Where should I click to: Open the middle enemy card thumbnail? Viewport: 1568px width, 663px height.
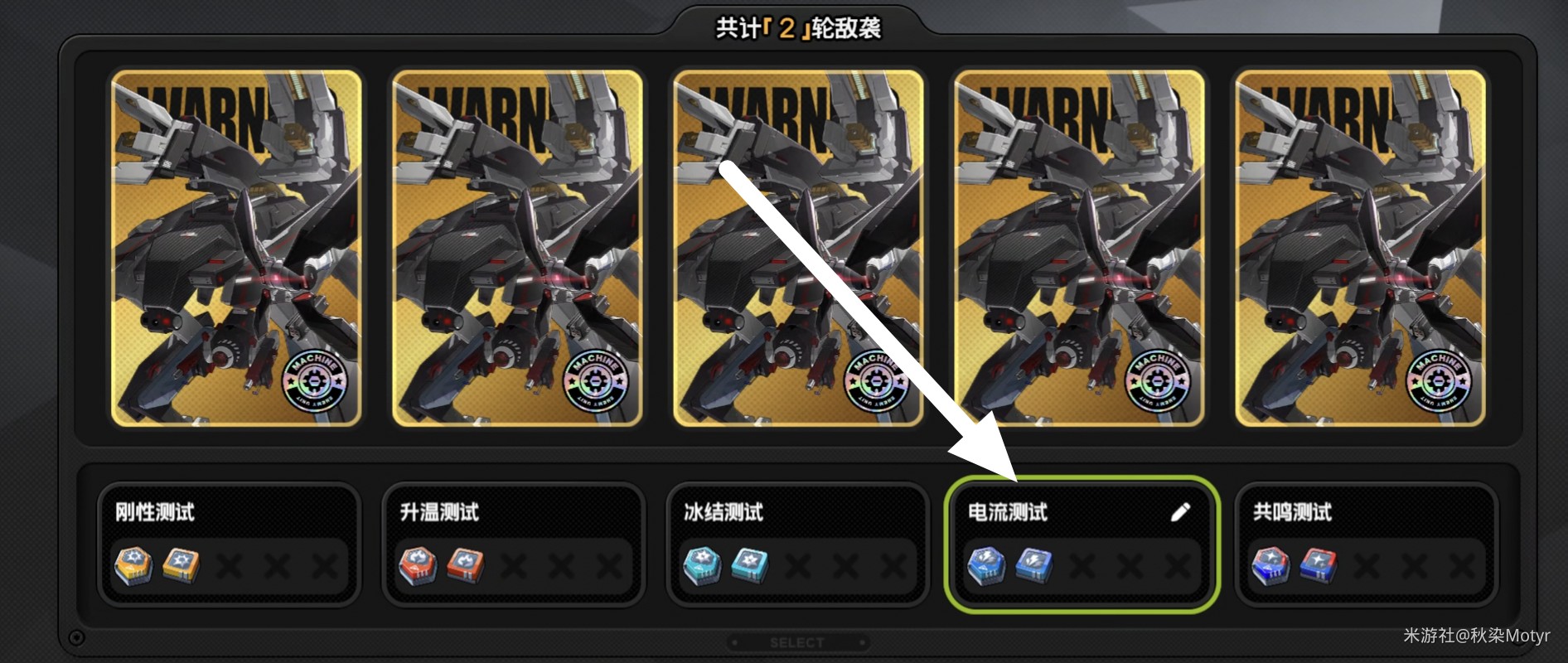[796, 249]
